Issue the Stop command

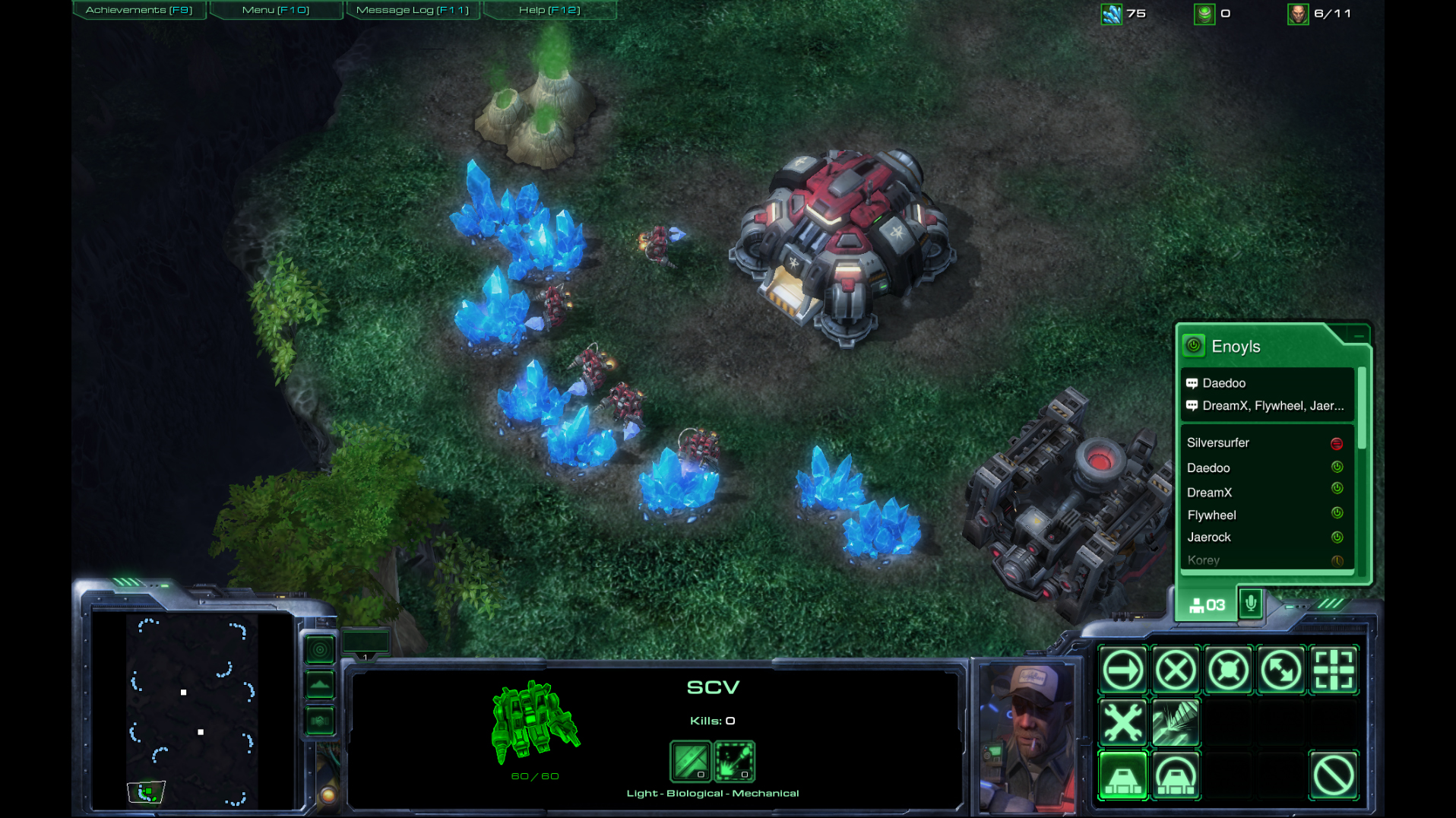pos(1176,671)
